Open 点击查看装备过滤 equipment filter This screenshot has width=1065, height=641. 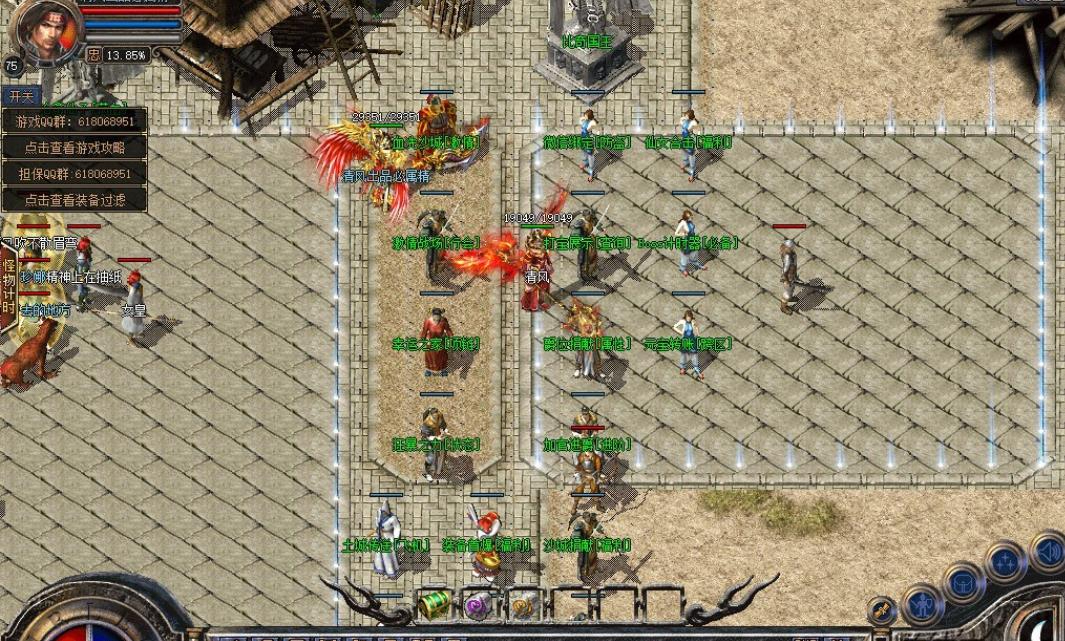tap(75, 199)
